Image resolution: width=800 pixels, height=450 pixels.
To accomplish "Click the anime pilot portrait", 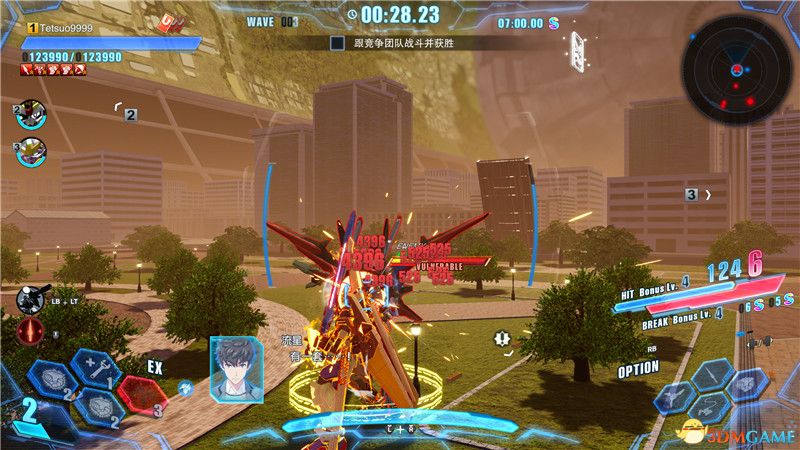I will point(237,369).
